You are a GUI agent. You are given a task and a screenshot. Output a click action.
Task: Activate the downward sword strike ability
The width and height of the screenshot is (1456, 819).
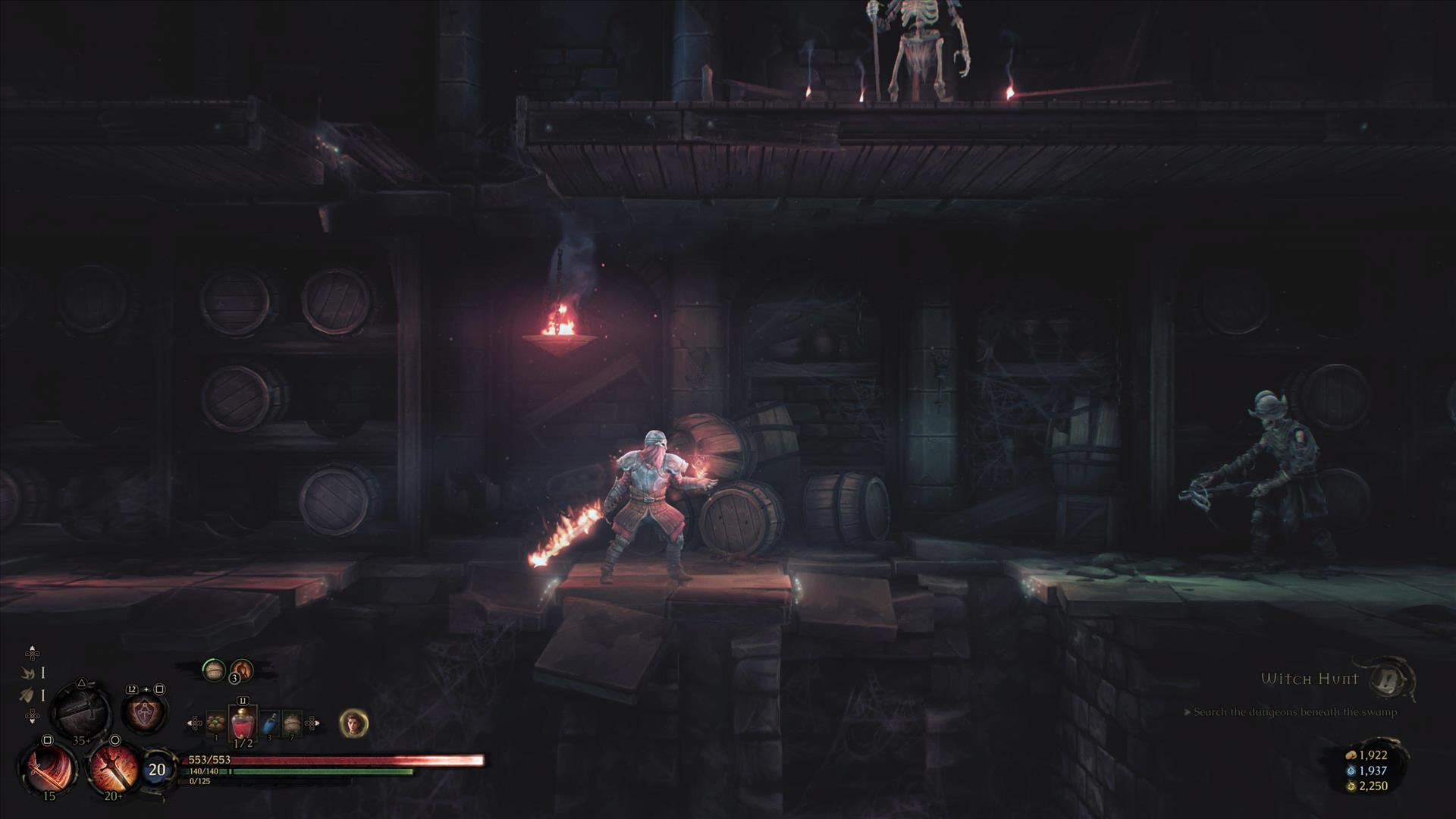(x=113, y=767)
